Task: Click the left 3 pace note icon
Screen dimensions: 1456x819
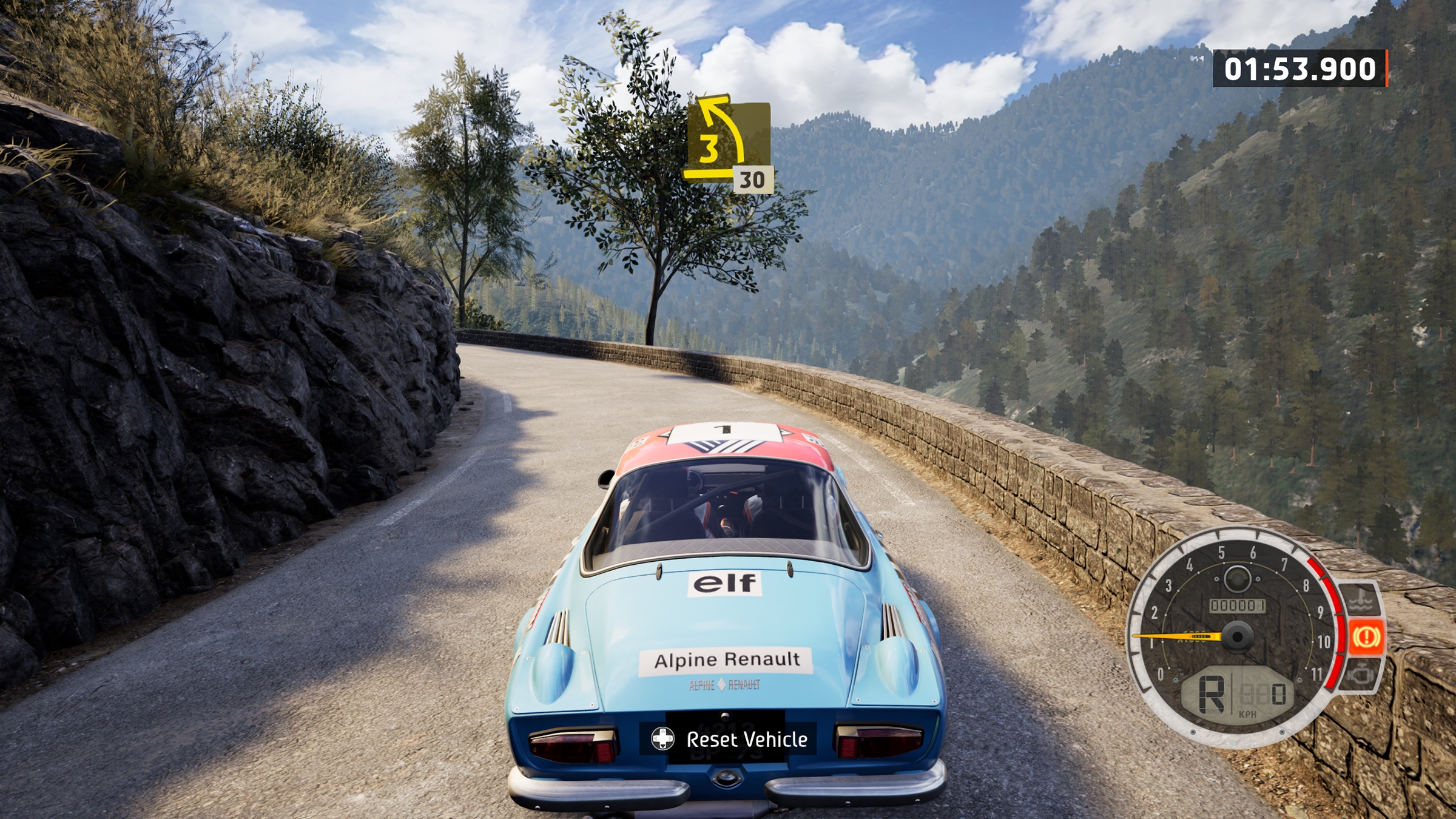Action: coord(727,141)
